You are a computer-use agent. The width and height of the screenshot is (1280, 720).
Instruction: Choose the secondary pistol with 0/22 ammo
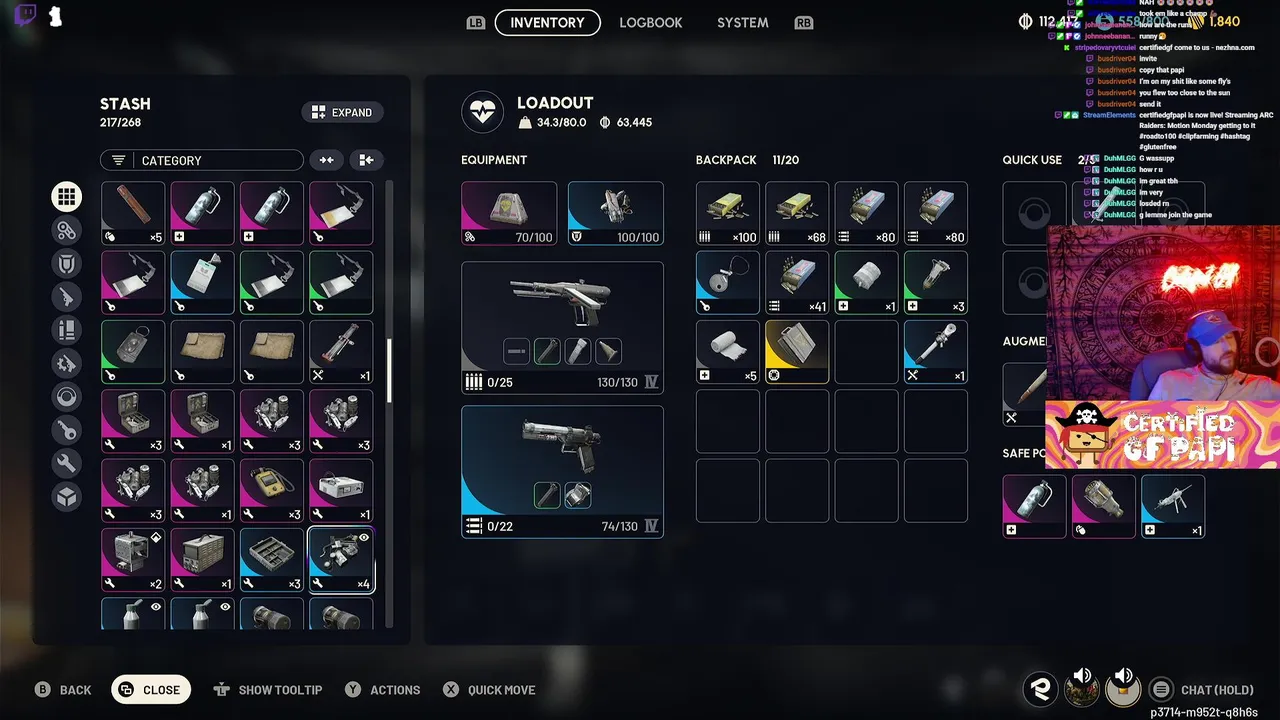[x=562, y=471]
